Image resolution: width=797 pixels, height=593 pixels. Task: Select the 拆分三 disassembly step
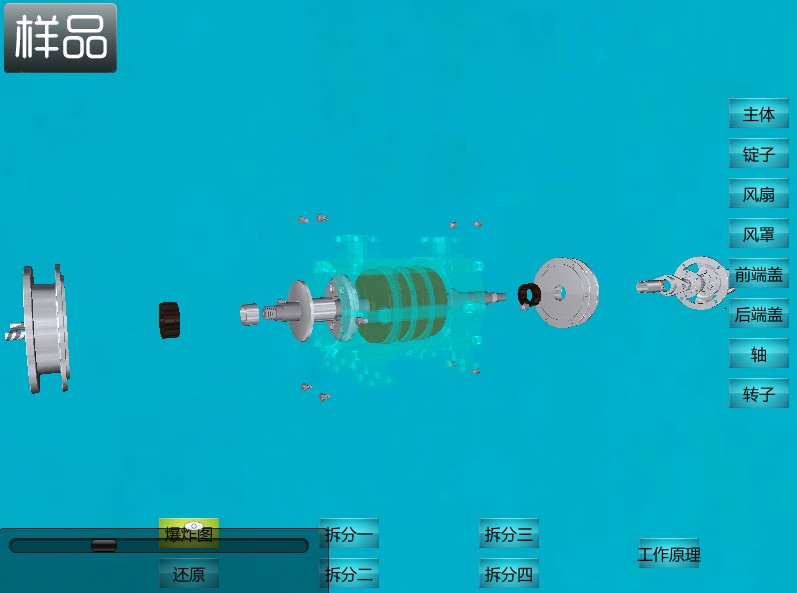[509, 534]
